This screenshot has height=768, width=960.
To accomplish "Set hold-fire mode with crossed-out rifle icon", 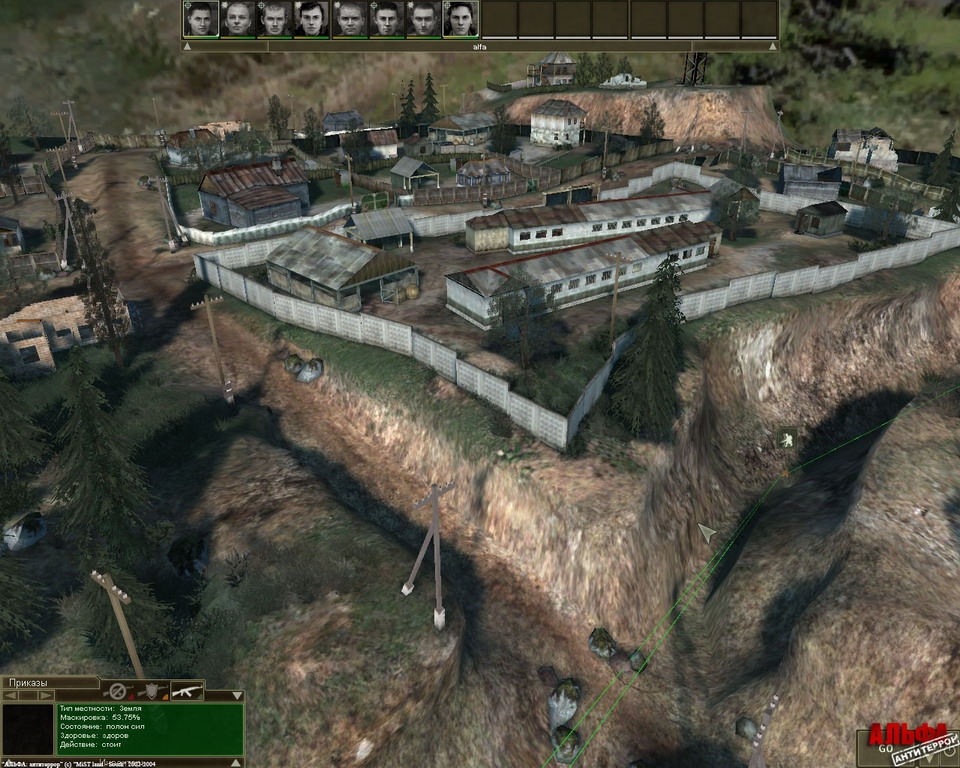I will coord(119,691).
